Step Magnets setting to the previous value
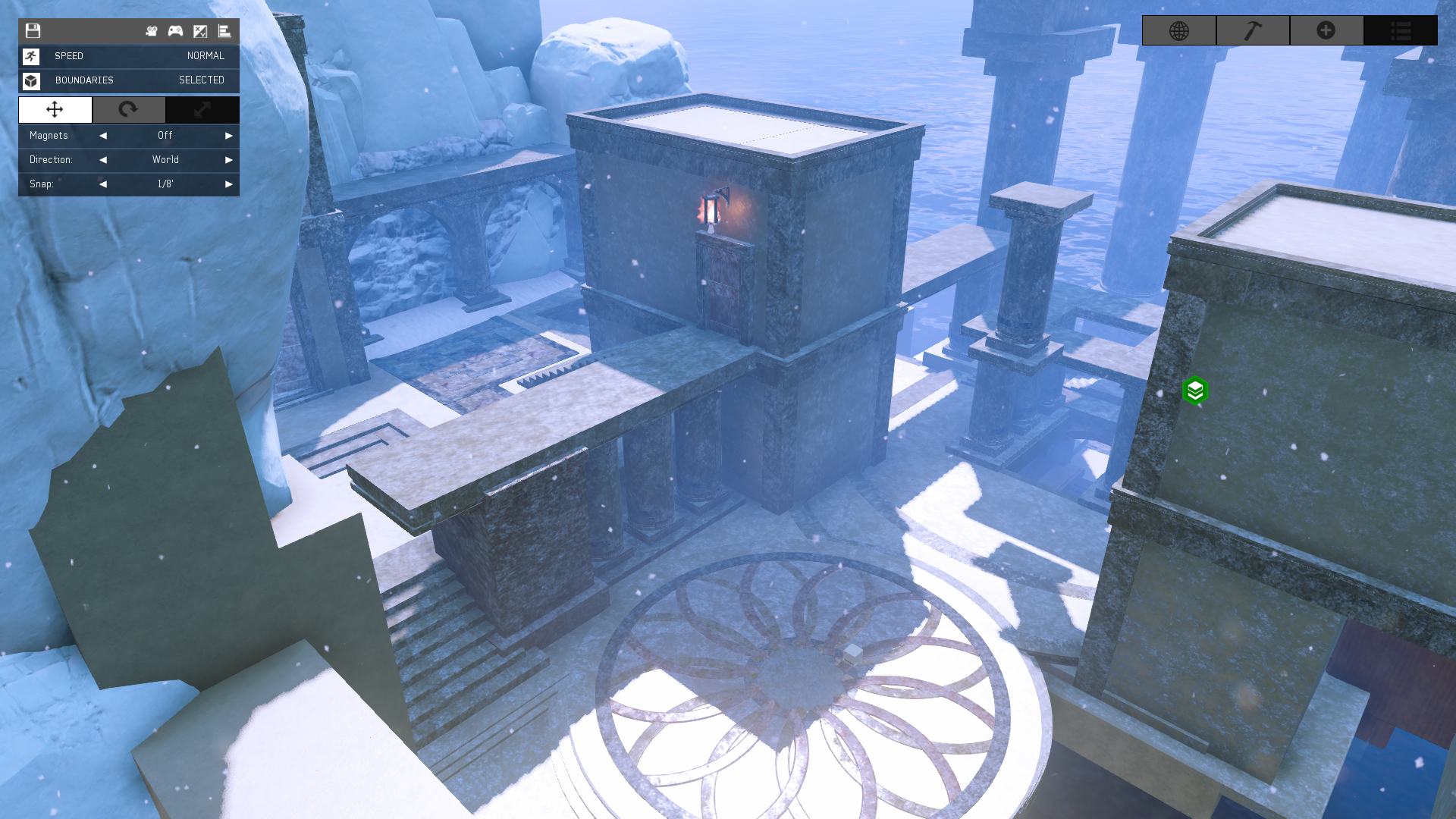Viewport: 1456px width, 819px height. click(103, 136)
